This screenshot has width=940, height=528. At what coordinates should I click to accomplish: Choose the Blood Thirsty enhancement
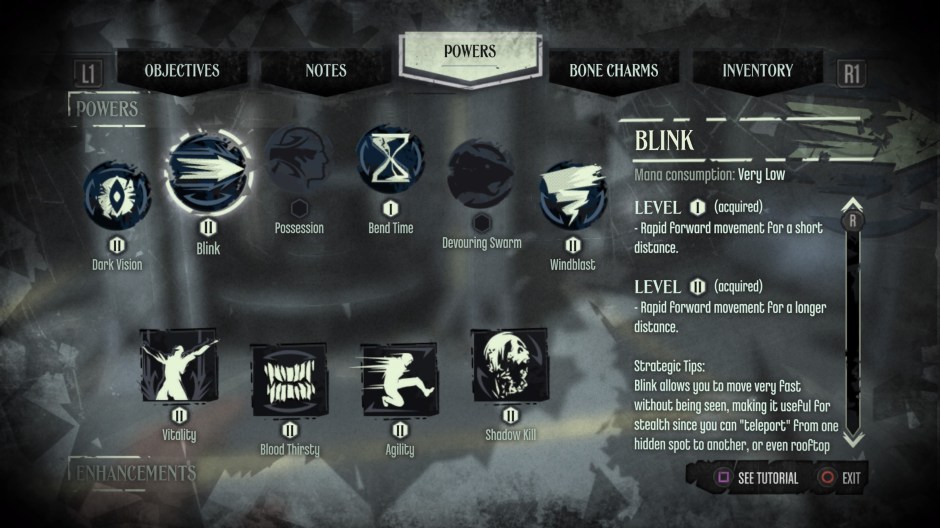coord(289,381)
